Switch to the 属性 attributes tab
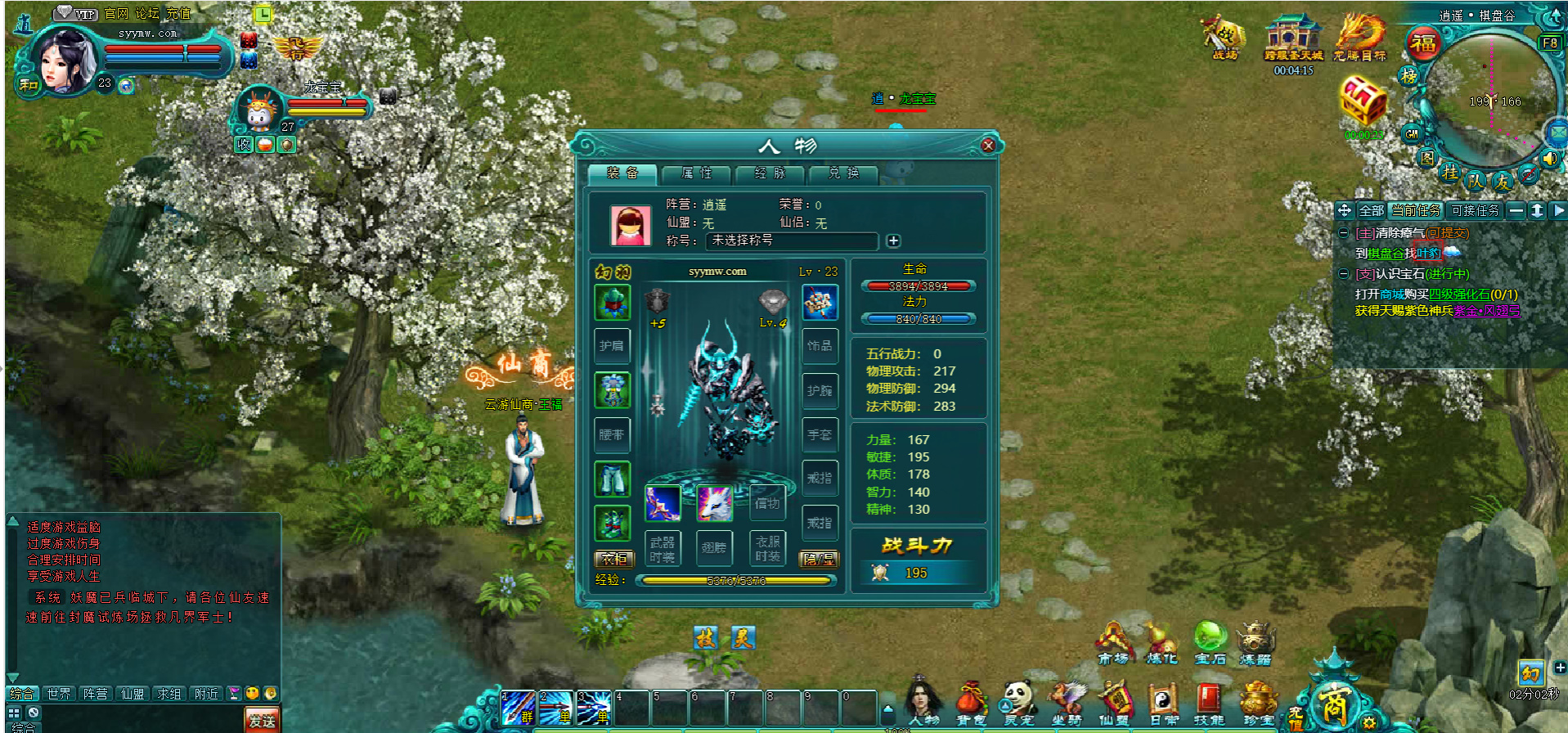Screen dimensions: 1568x733 [696, 173]
